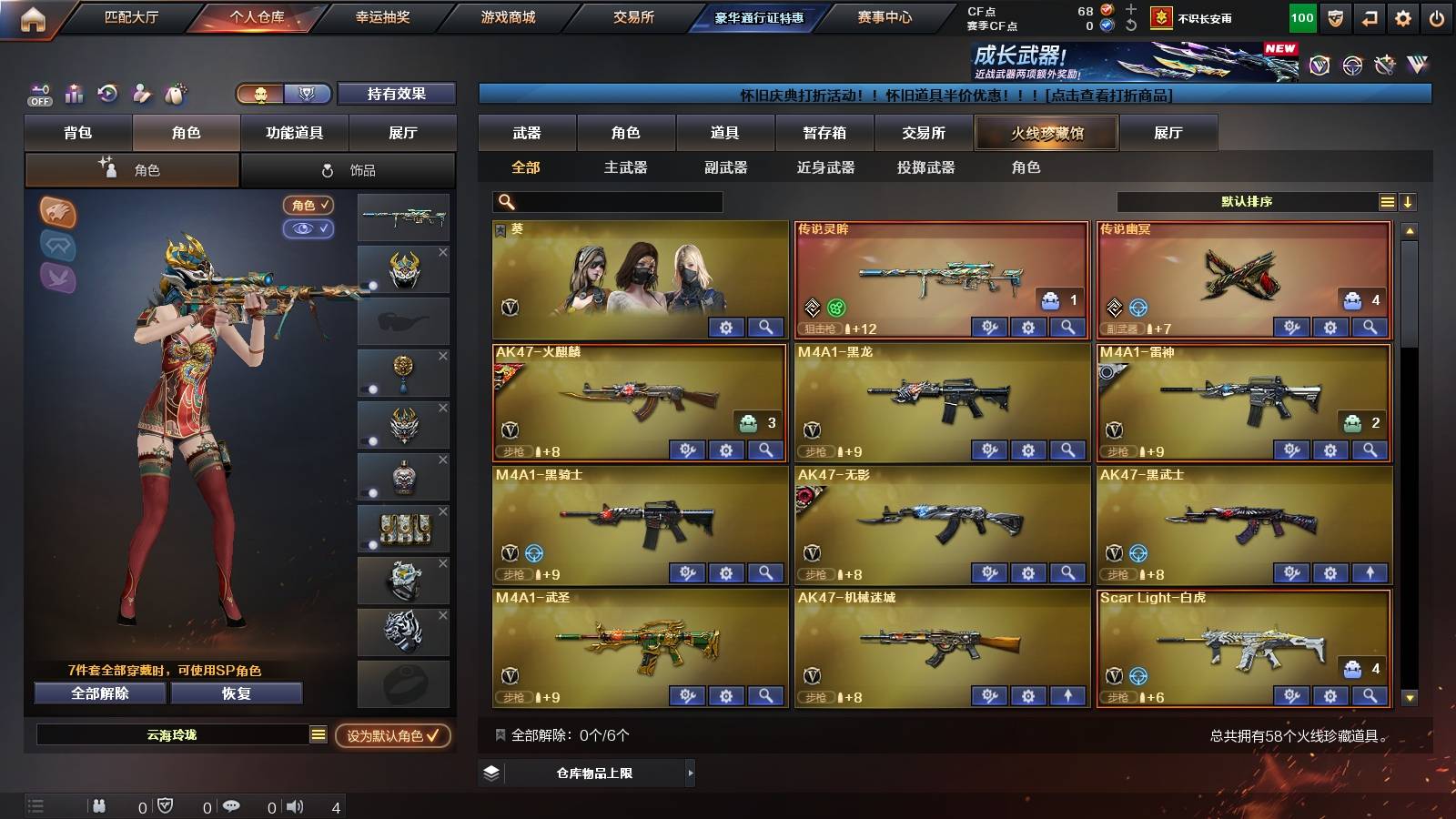1456x819 pixels.
Task: Switch to the 火线珍藏馆 tab
Action: [x=1046, y=133]
